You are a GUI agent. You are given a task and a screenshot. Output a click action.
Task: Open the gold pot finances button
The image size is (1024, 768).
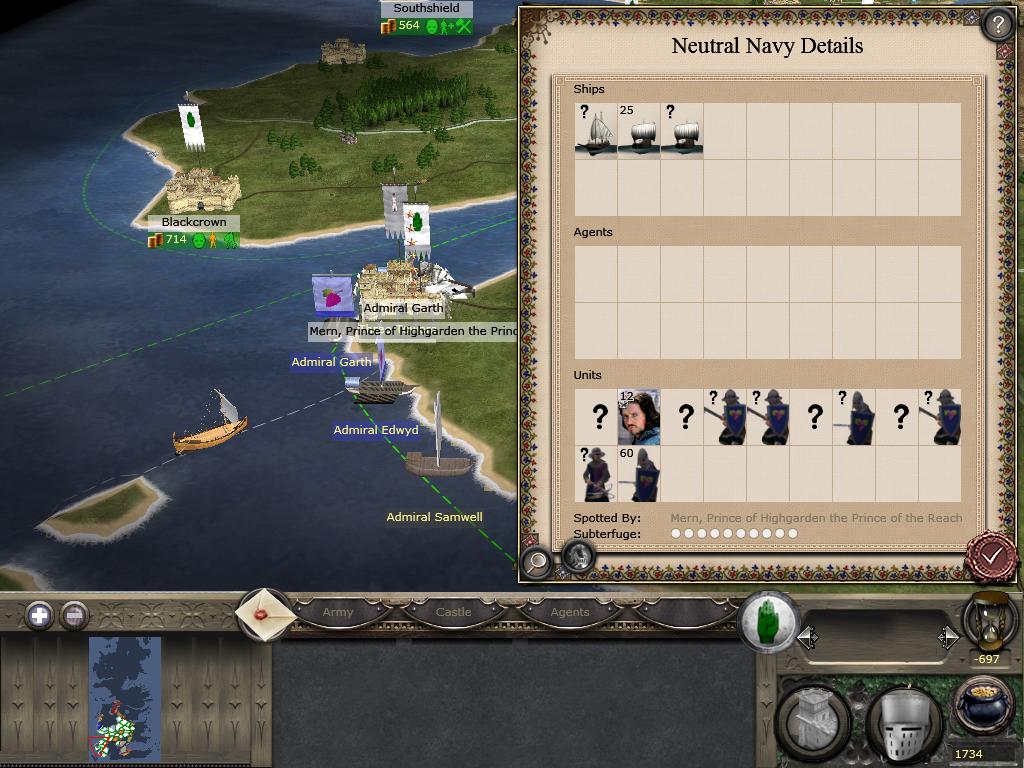[982, 705]
